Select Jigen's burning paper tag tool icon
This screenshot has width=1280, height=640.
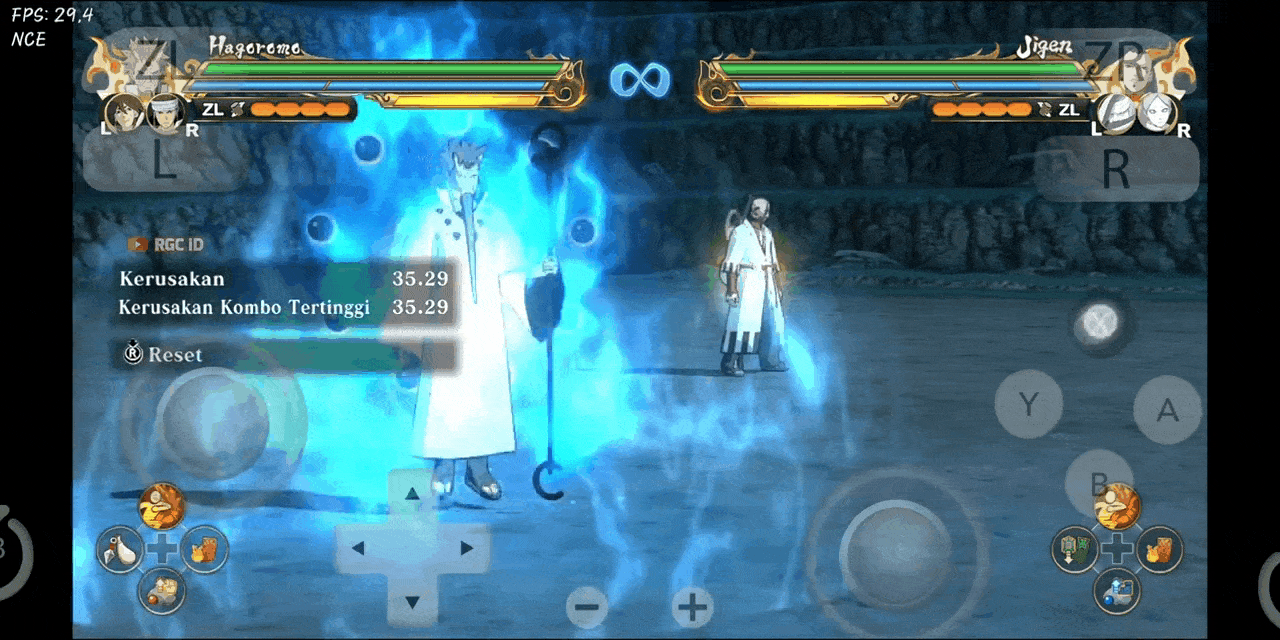(1160, 549)
